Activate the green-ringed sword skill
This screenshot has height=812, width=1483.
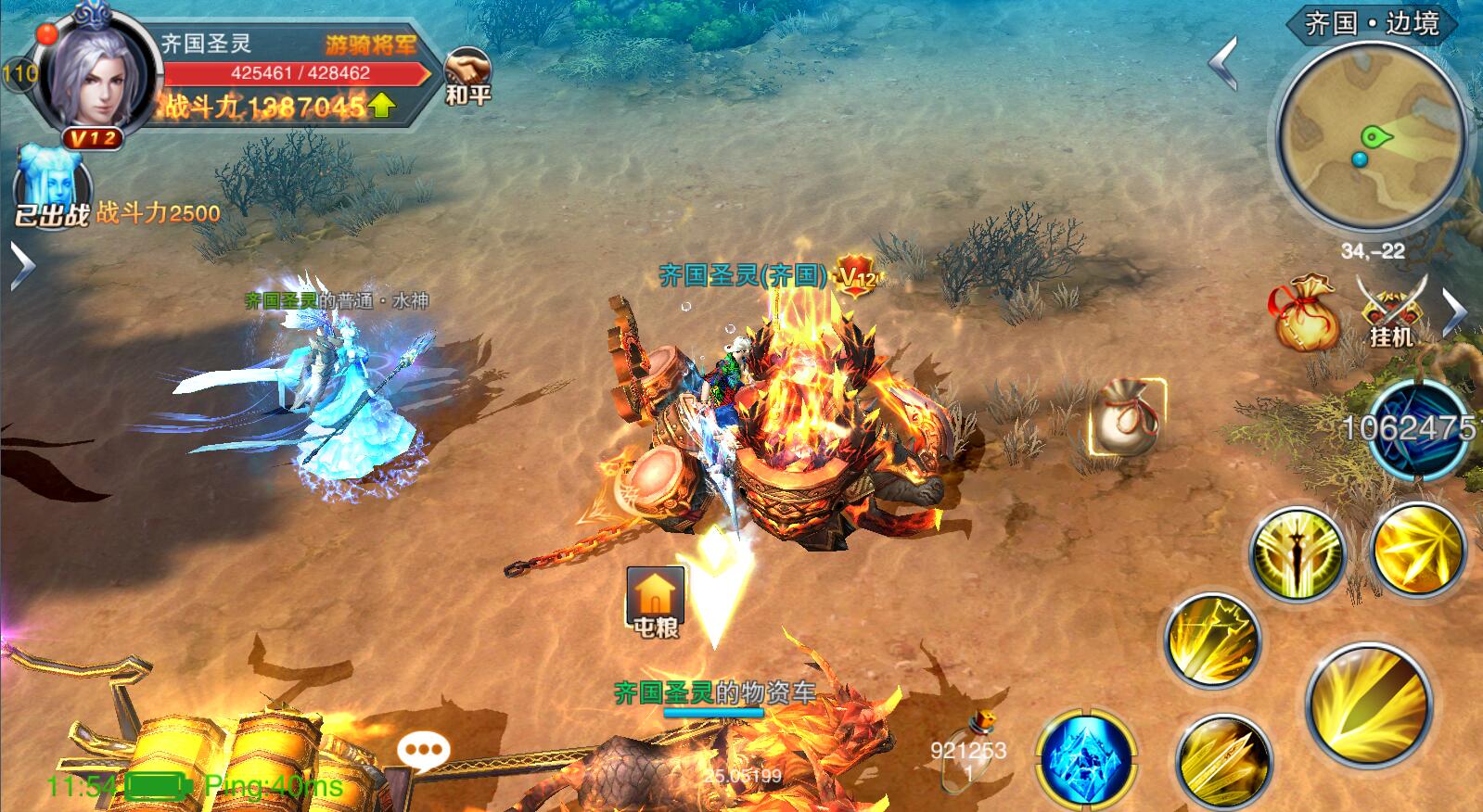(1297, 553)
